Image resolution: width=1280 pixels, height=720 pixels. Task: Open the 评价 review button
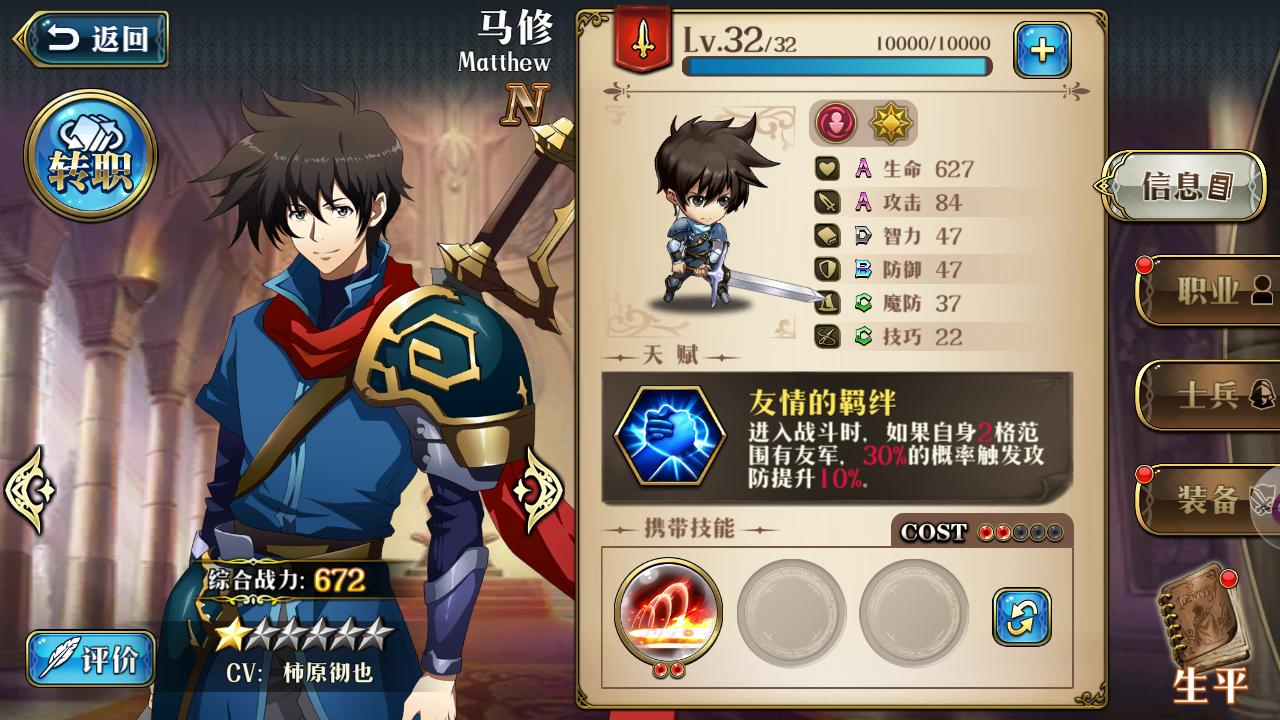91,659
